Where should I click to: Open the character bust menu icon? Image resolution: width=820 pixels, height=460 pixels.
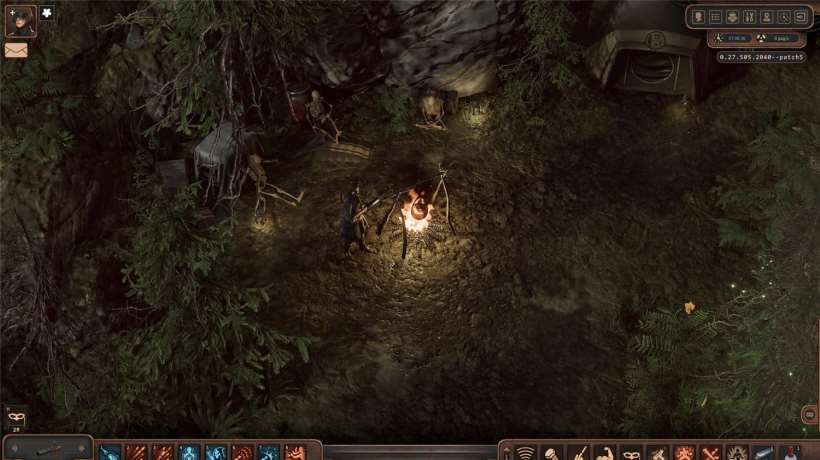pos(767,17)
